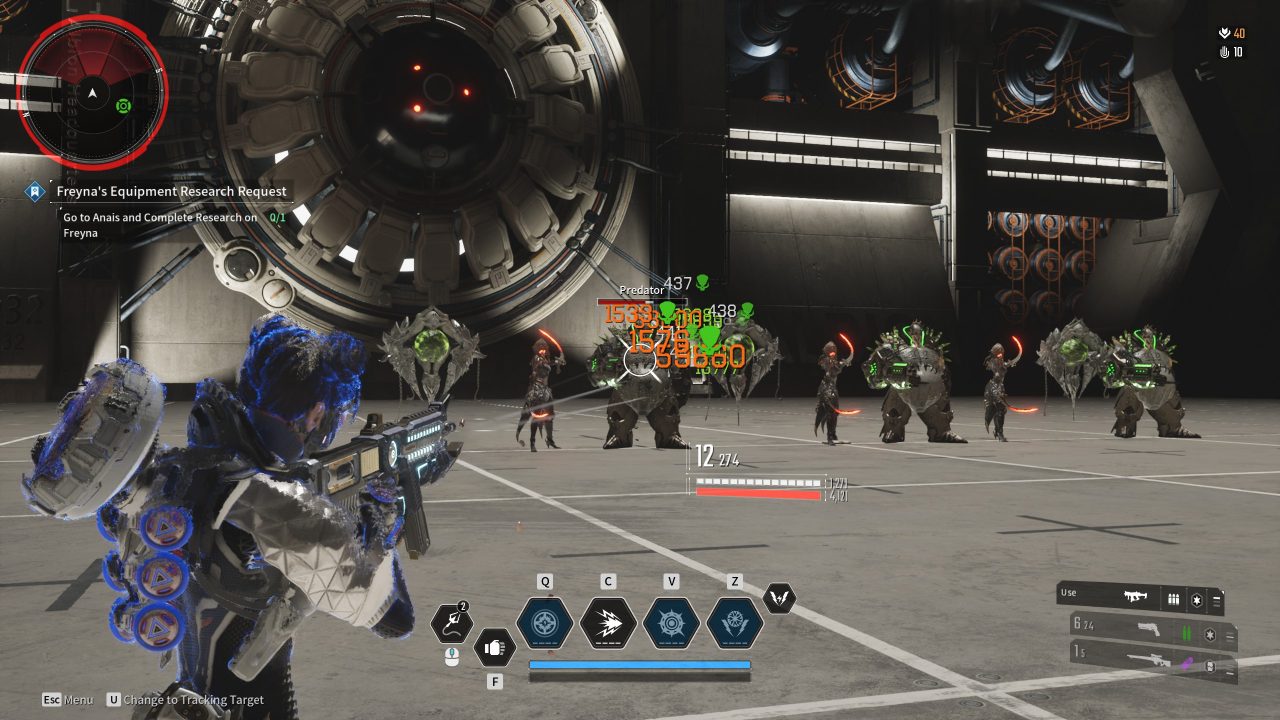Click the grappling hook icon showing x2 charges
The image size is (1280, 720).
tap(452, 622)
